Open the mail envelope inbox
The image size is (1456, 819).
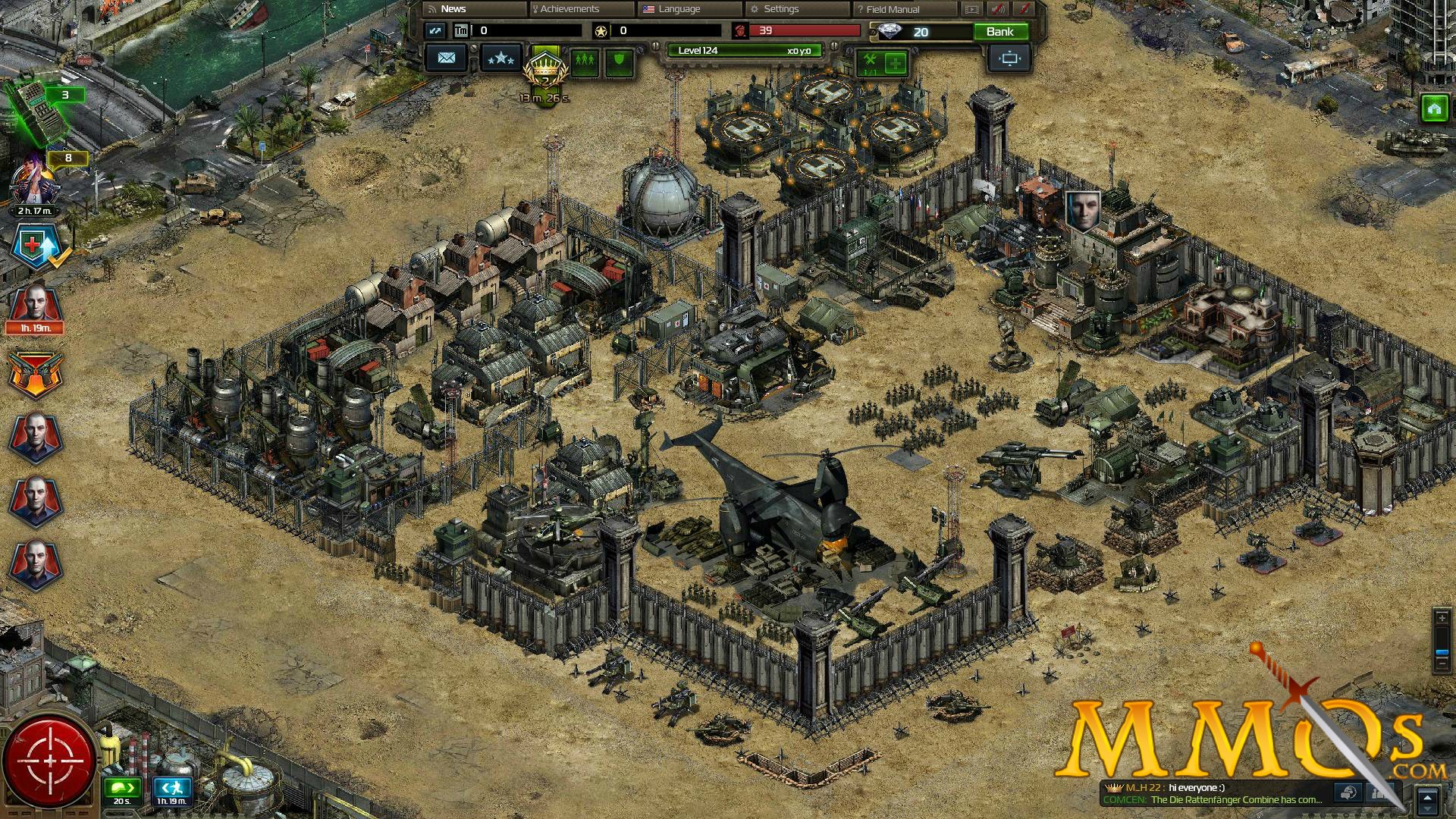click(446, 58)
